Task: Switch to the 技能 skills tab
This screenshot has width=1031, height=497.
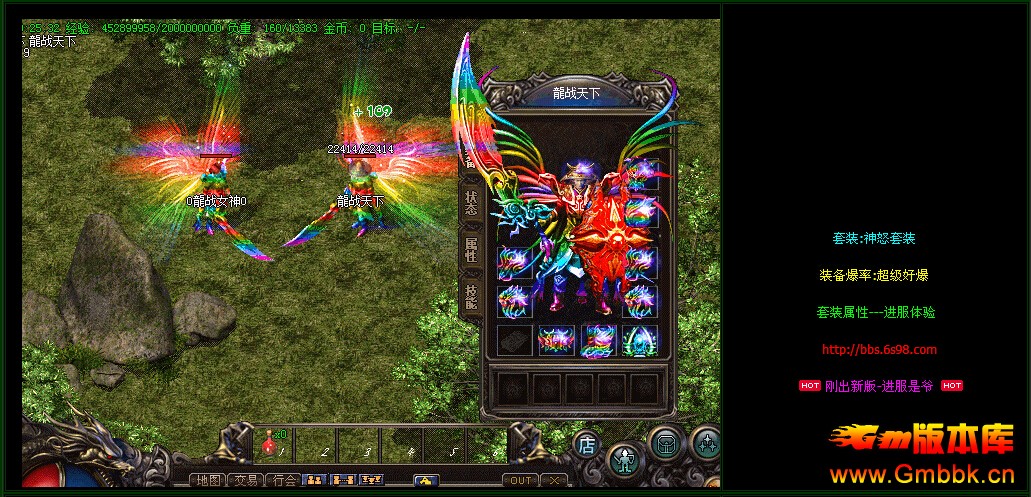Action: pos(471,295)
